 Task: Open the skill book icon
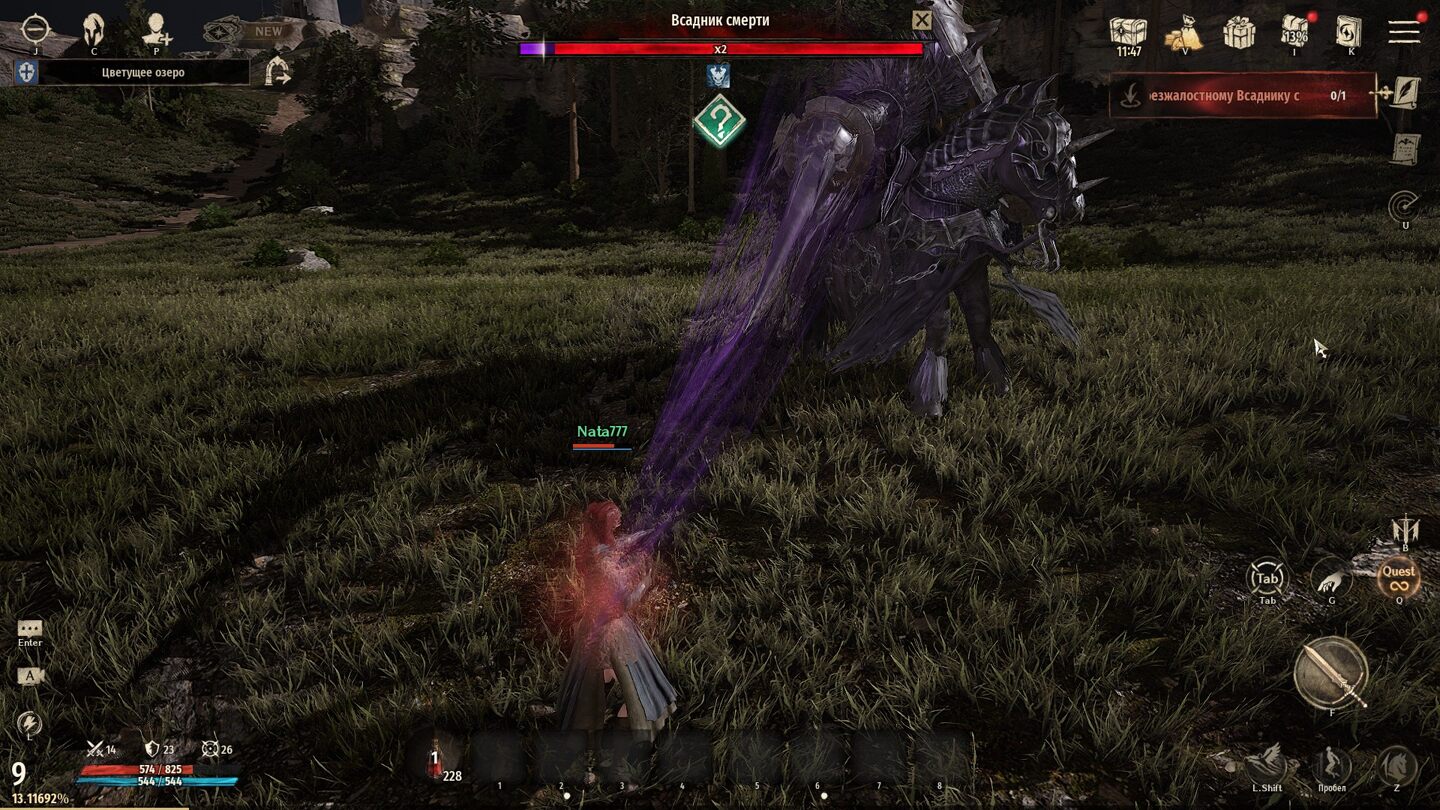tap(1349, 32)
